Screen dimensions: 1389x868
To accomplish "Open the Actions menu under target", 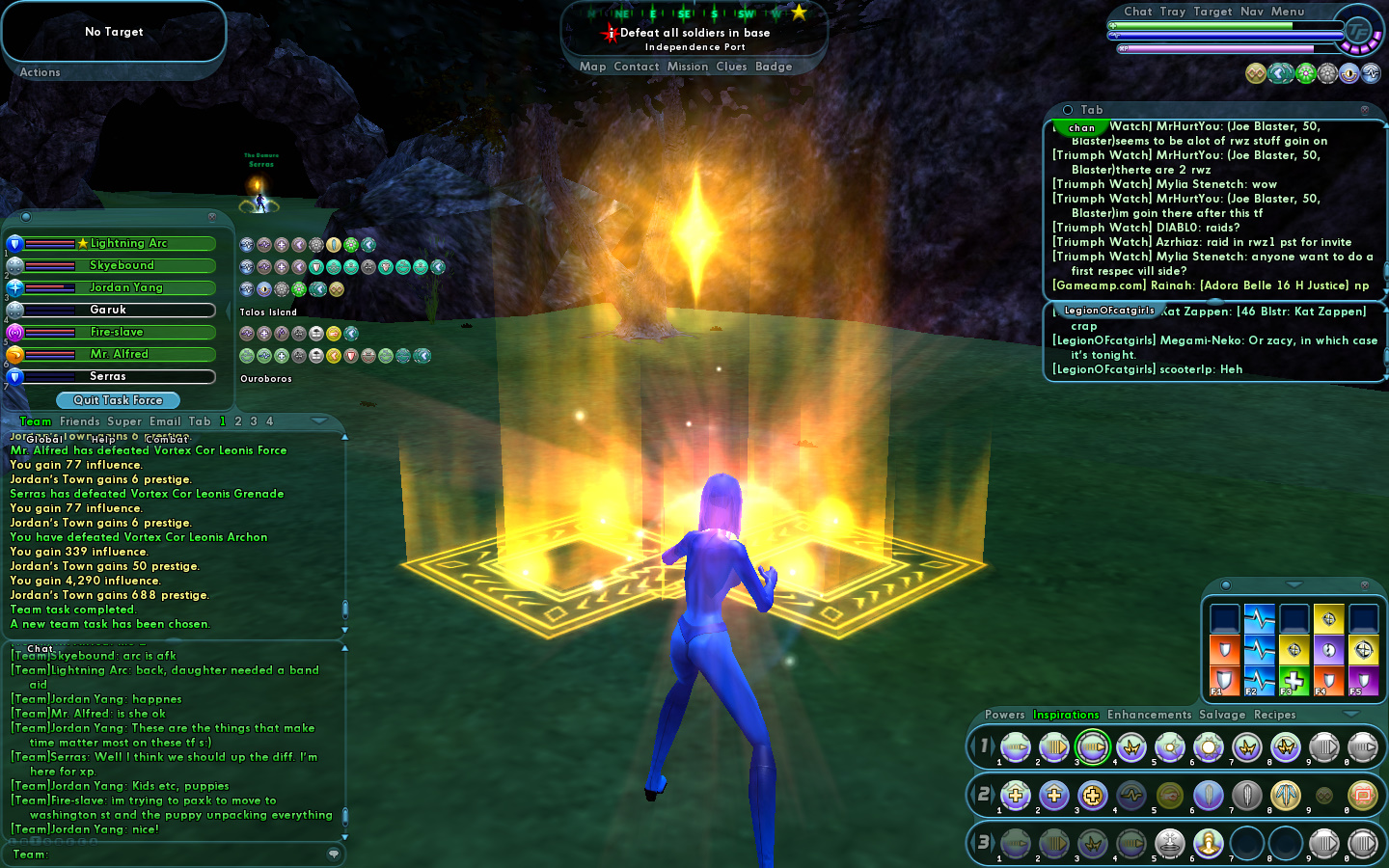I will click(x=40, y=72).
